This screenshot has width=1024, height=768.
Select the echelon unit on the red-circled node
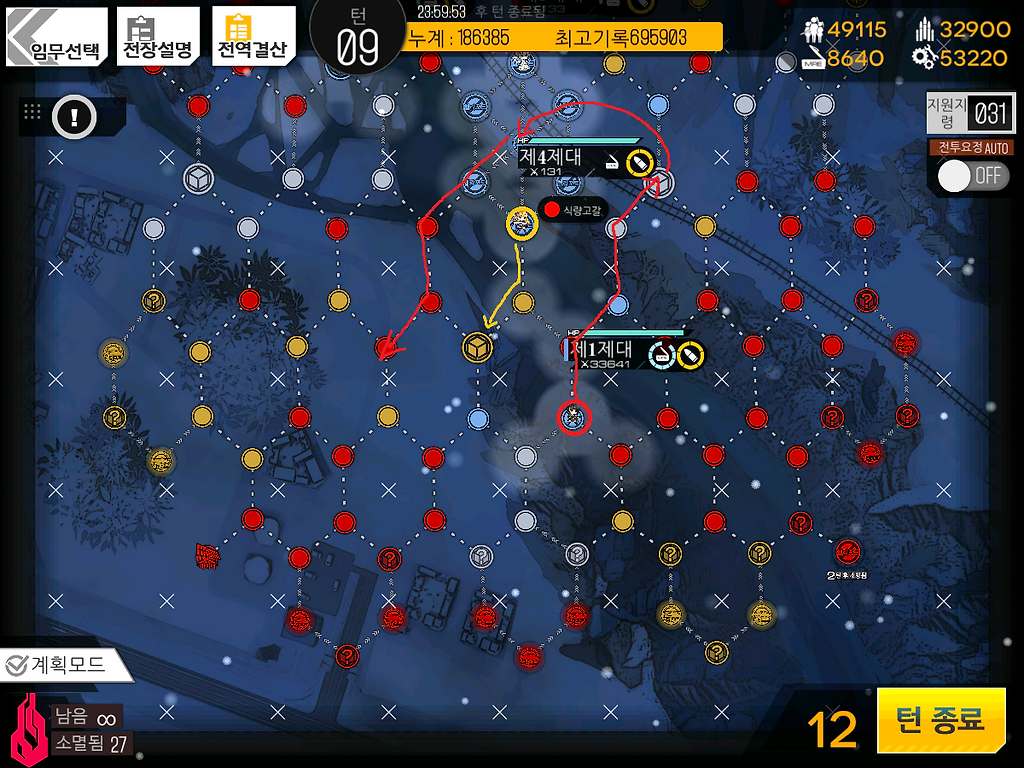coord(572,416)
